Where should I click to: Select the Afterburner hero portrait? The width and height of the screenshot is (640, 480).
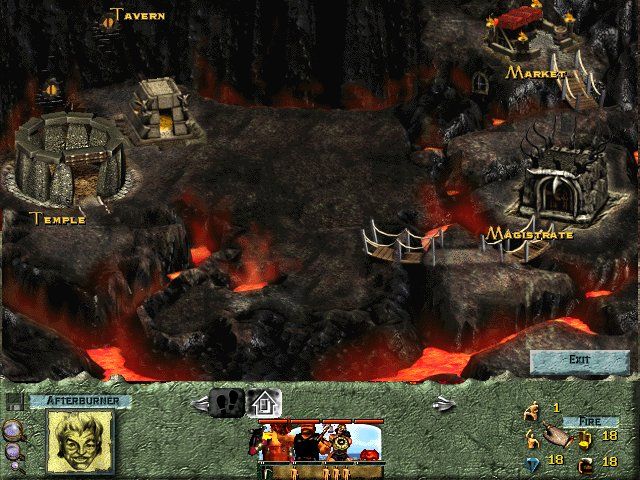click(x=80, y=441)
